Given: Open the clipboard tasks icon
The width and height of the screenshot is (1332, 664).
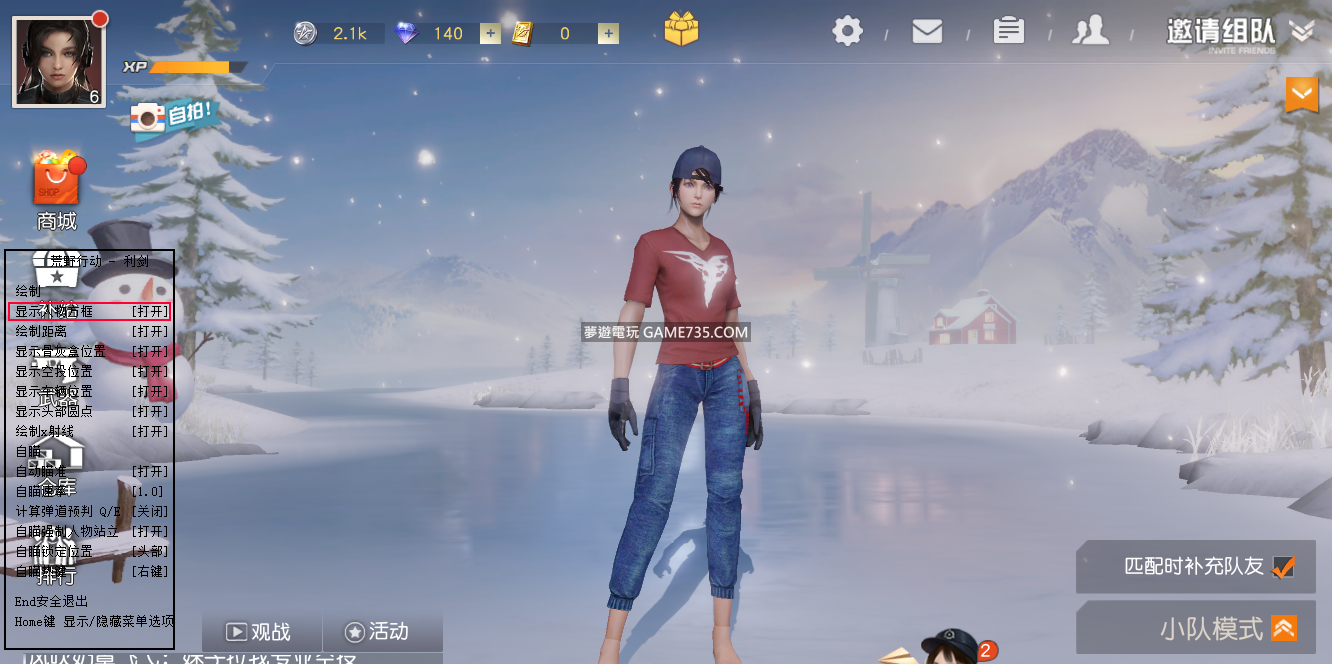Looking at the screenshot, I should 1008,31.
